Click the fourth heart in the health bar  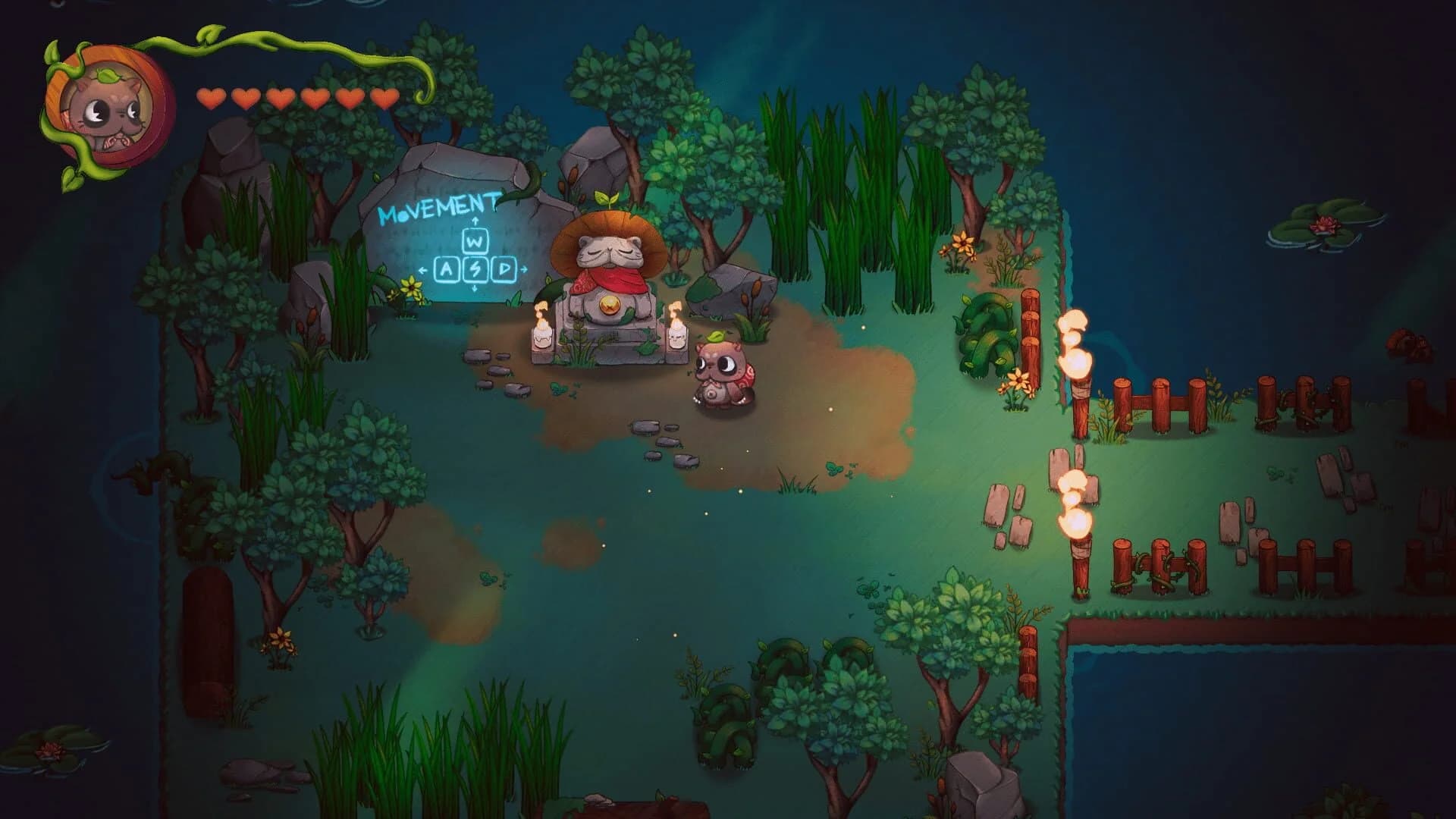click(315, 97)
